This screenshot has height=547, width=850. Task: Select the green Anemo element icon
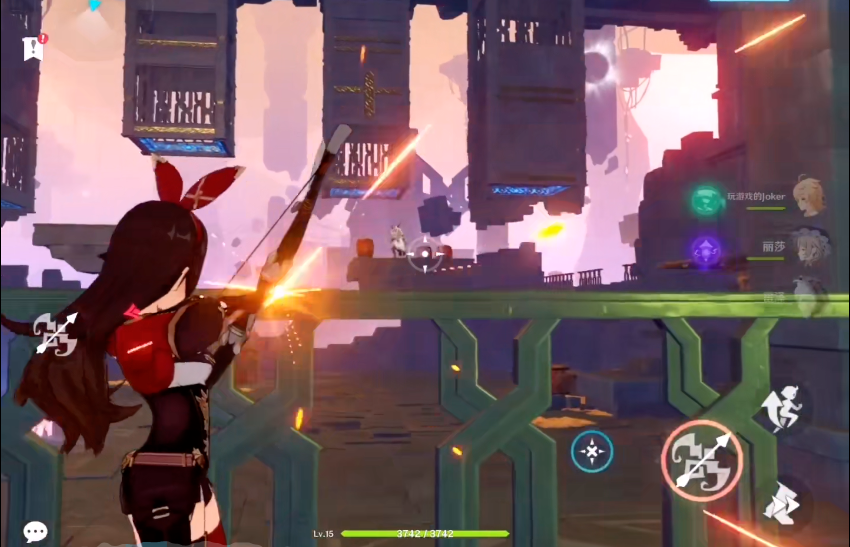tap(707, 199)
